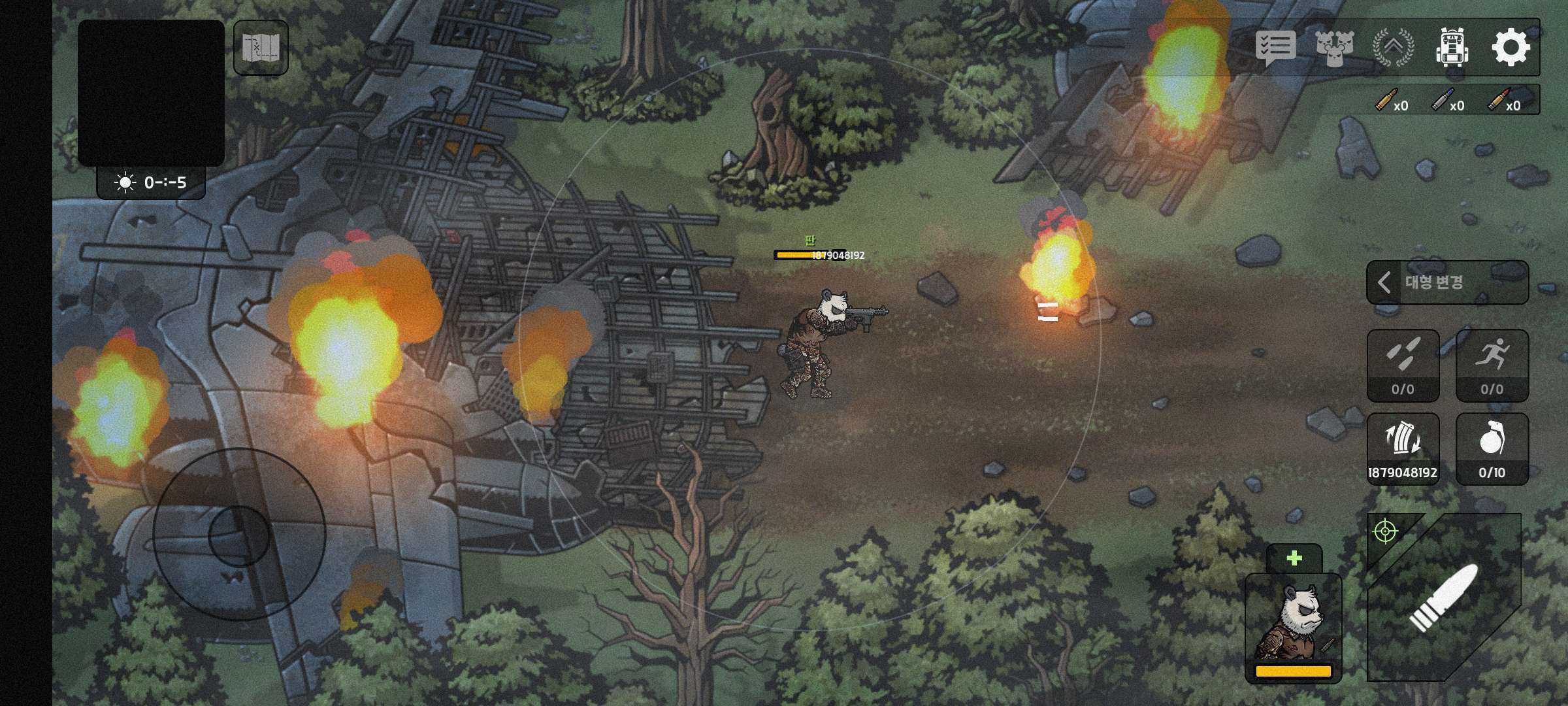Open the map with the folded map icon
This screenshot has height=706, width=1568.
pyautogui.click(x=261, y=48)
